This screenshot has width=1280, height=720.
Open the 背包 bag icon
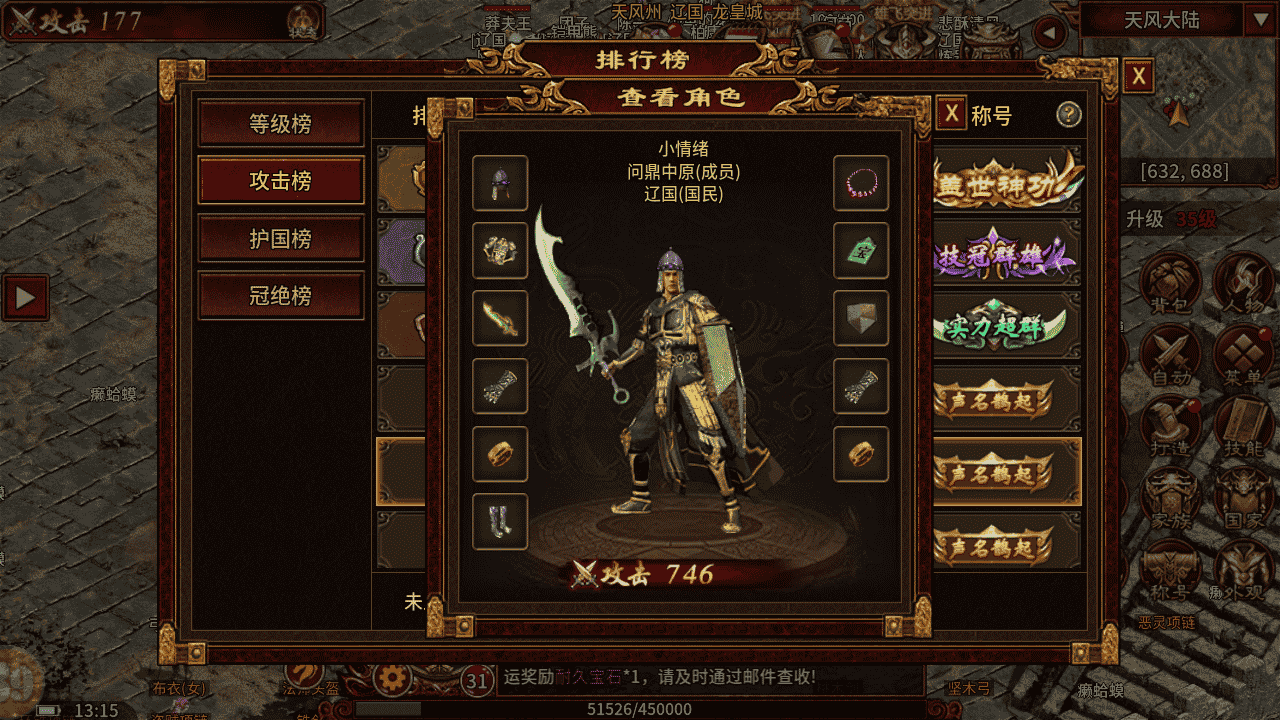(1170, 283)
